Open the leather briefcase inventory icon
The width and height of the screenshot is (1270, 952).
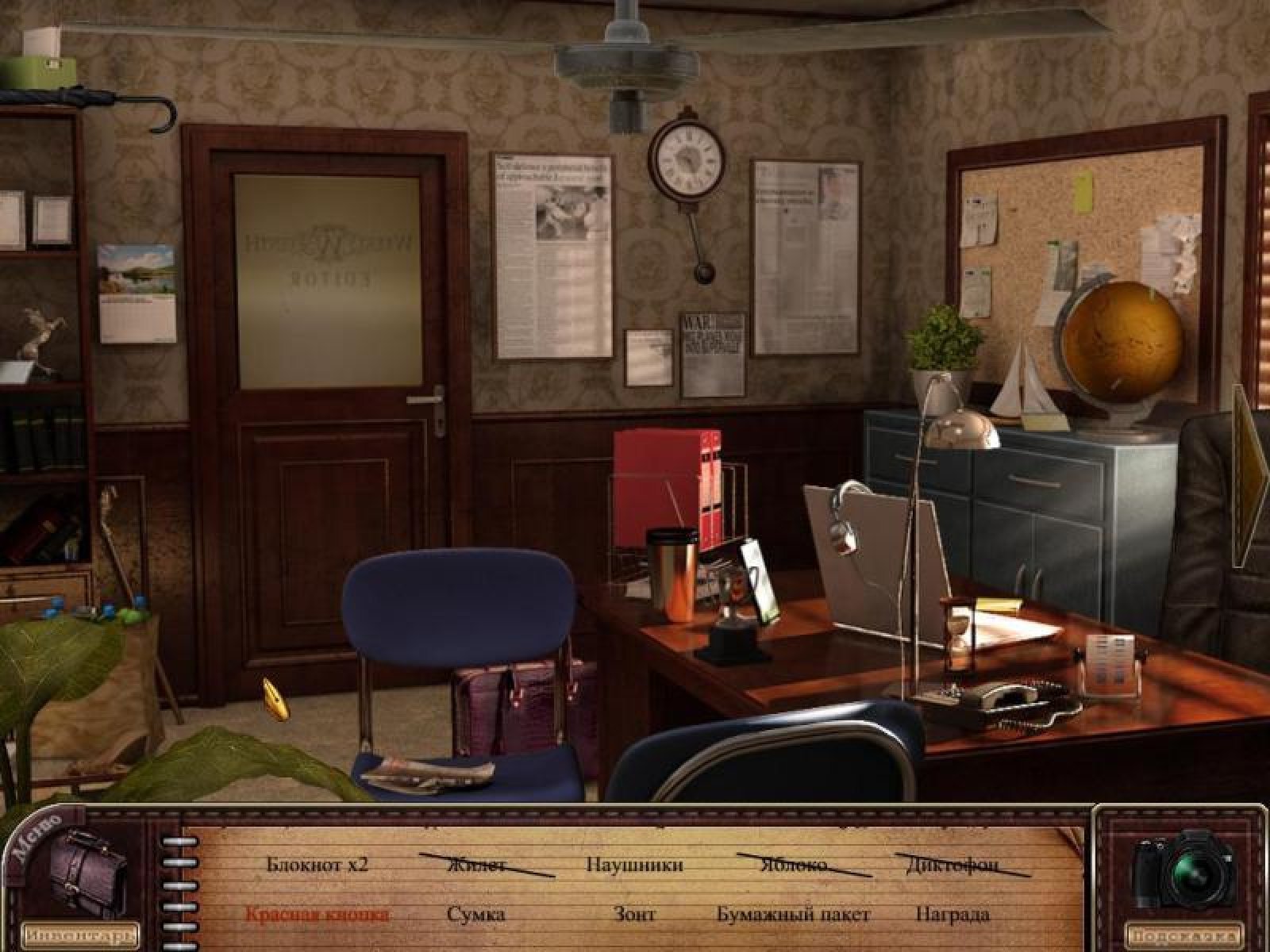[x=87, y=872]
